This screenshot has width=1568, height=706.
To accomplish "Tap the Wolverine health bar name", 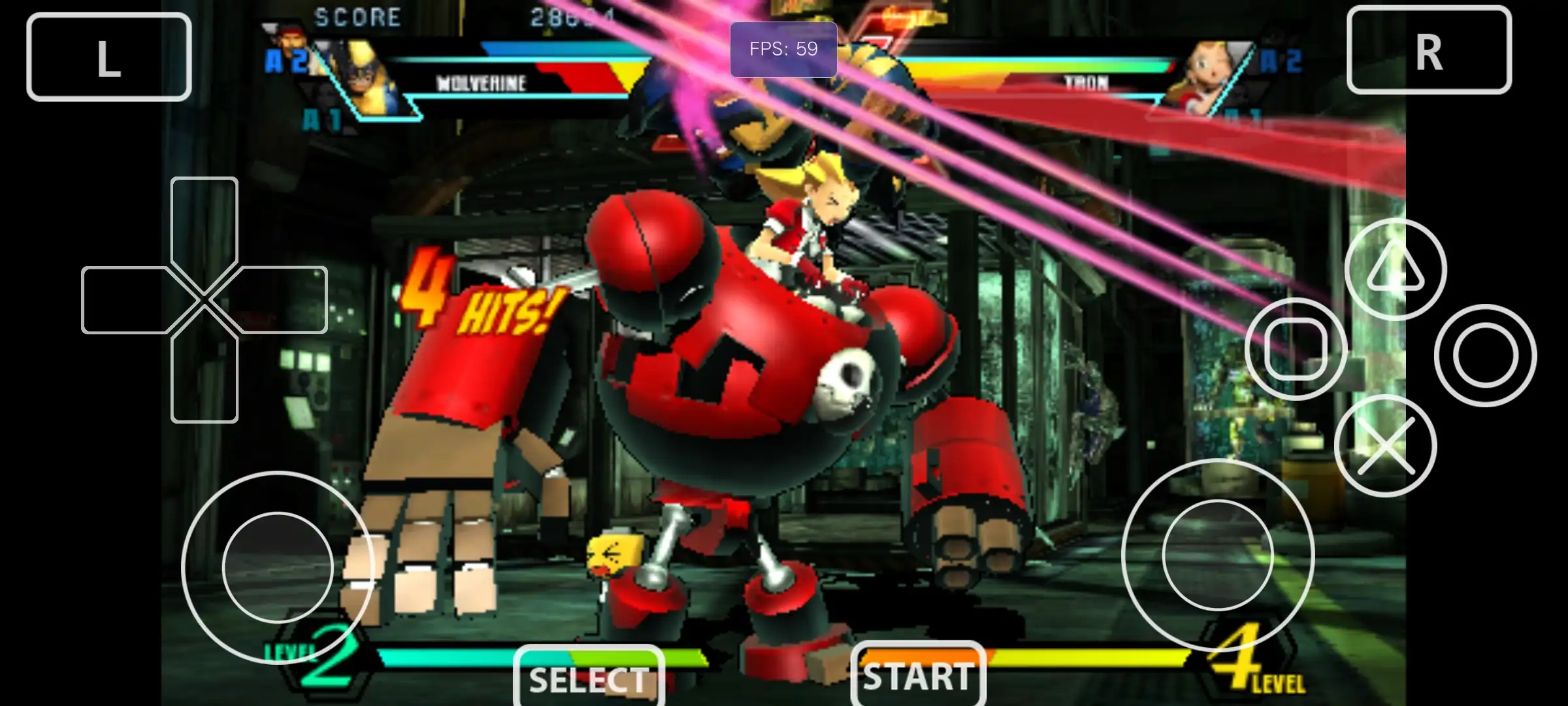I will 482,83.
